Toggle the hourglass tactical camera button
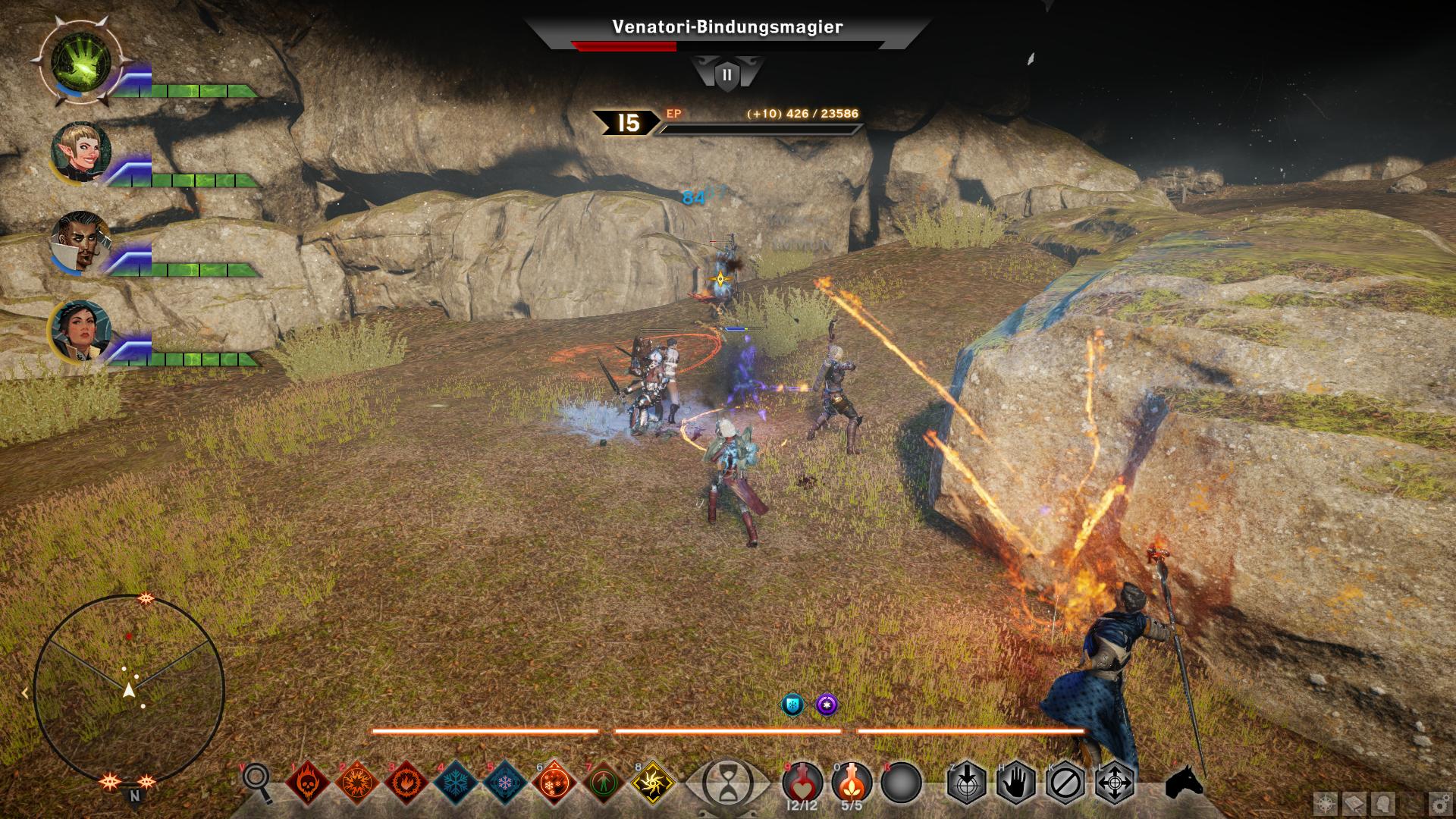 click(727, 783)
